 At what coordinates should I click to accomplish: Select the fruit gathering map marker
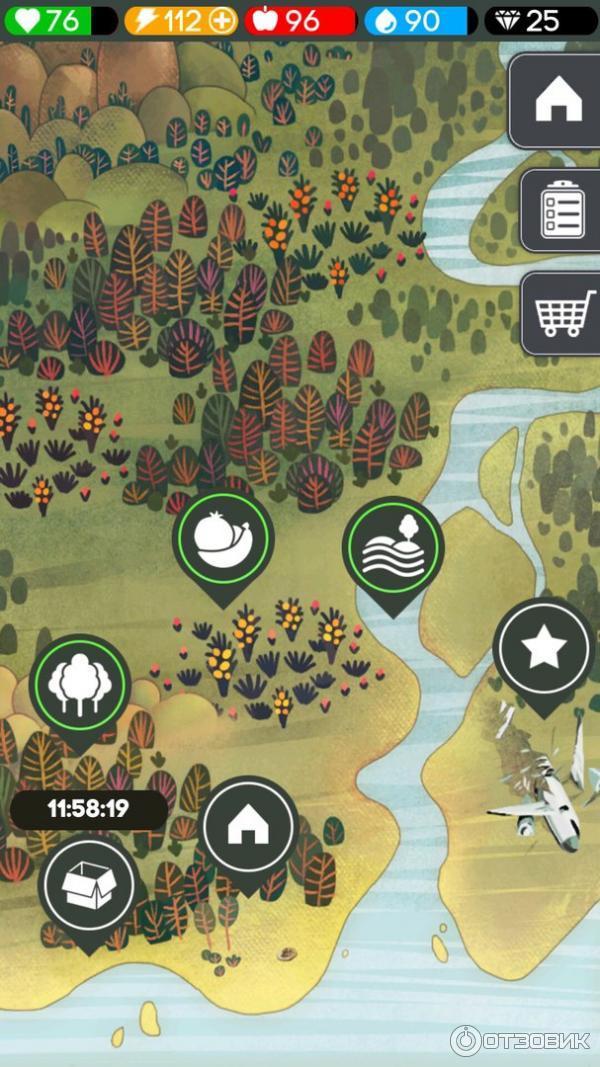tap(222, 538)
